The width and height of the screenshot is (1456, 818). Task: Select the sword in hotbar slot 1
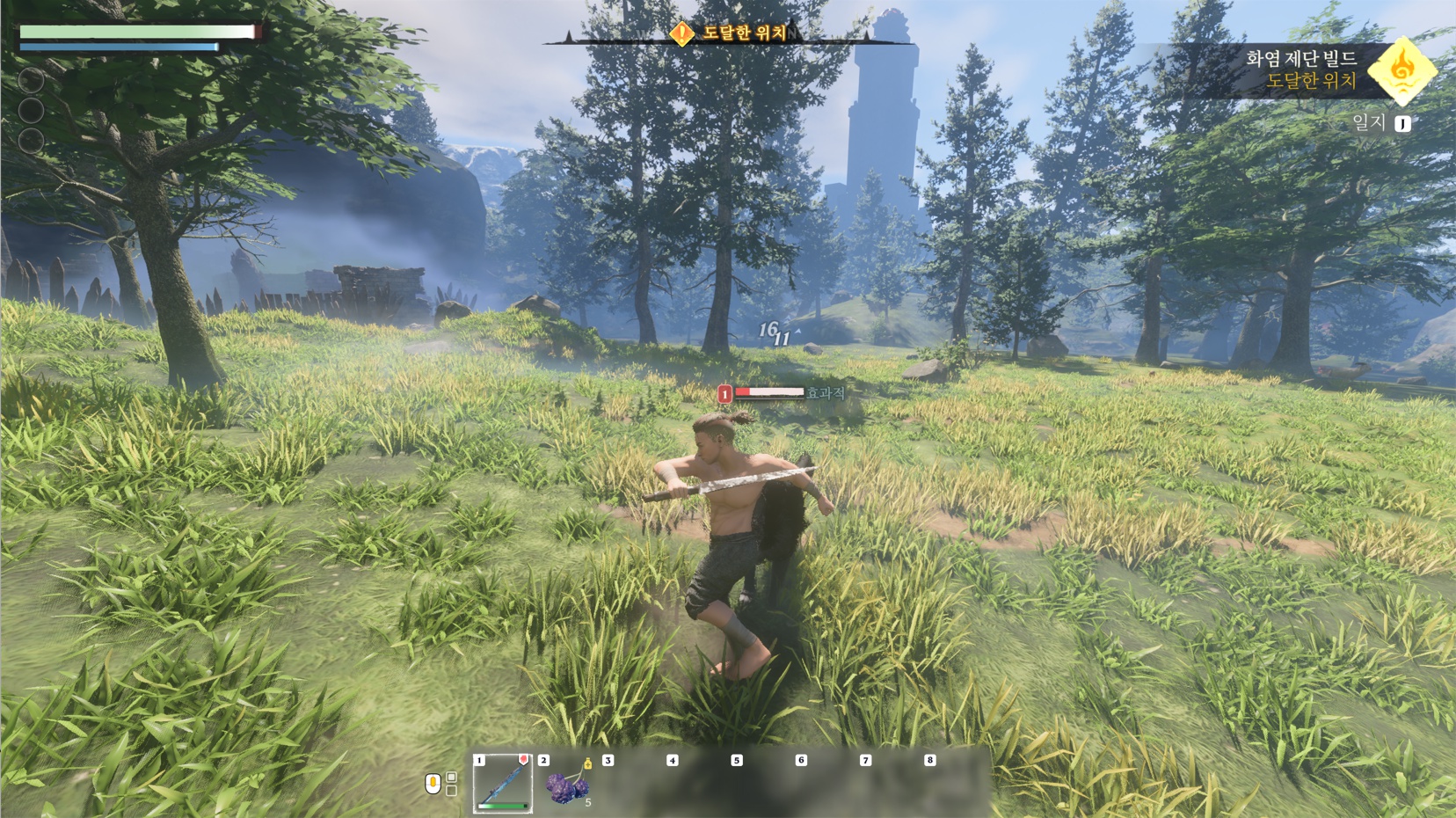click(503, 783)
